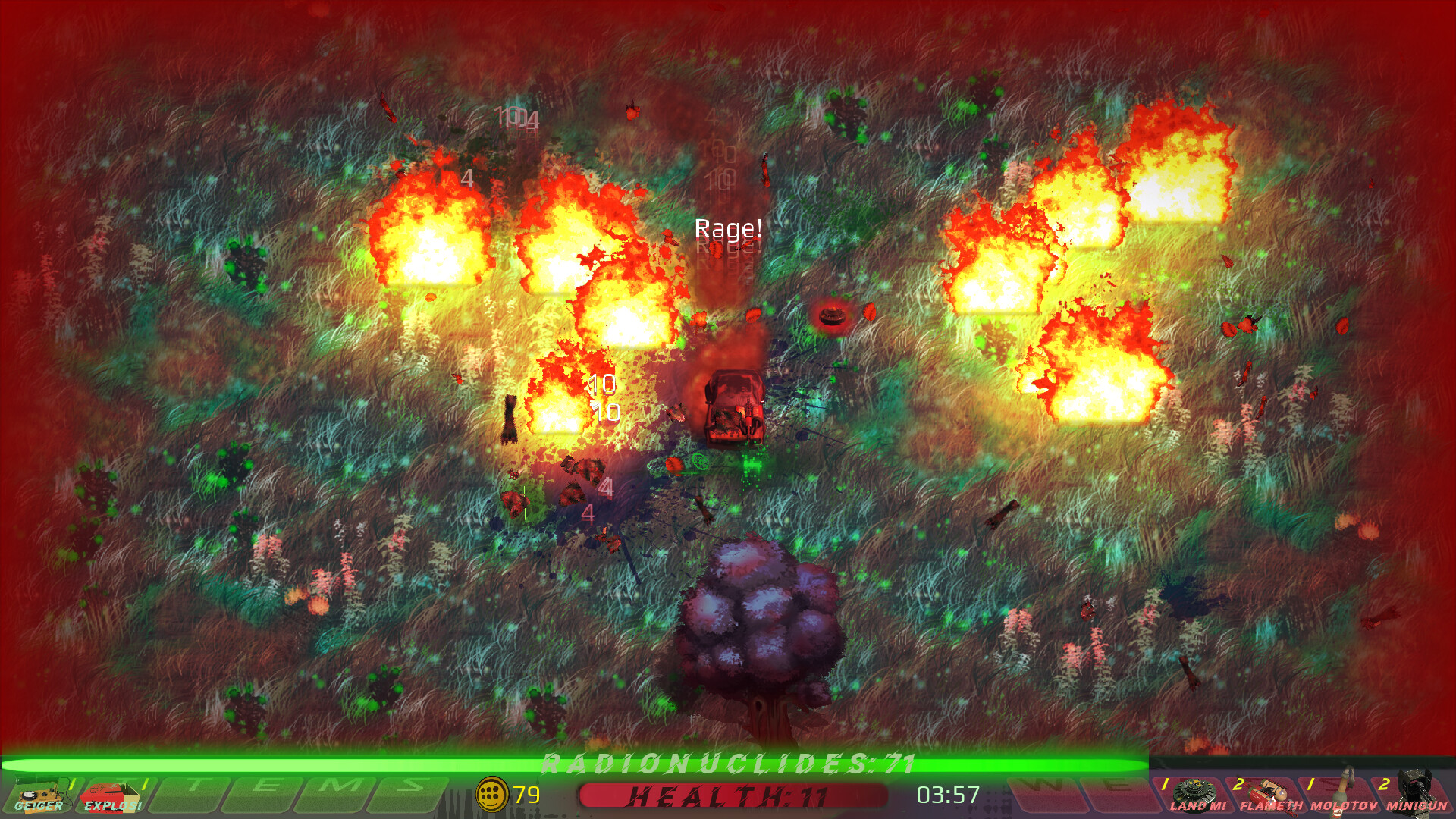Click the yellow coin counter icon
The image size is (1456, 819).
[491, 795]
